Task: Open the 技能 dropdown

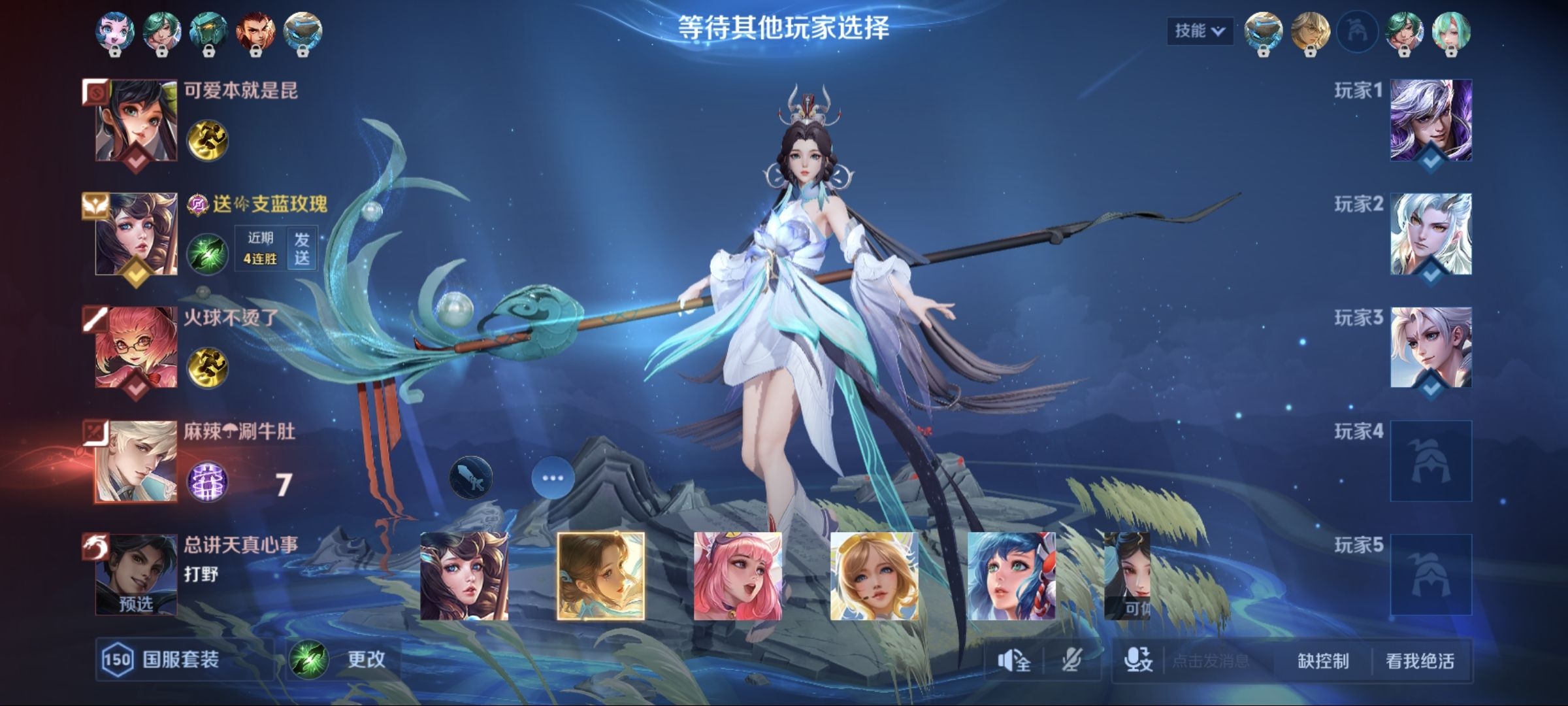Action: (x=1200, y=31)
